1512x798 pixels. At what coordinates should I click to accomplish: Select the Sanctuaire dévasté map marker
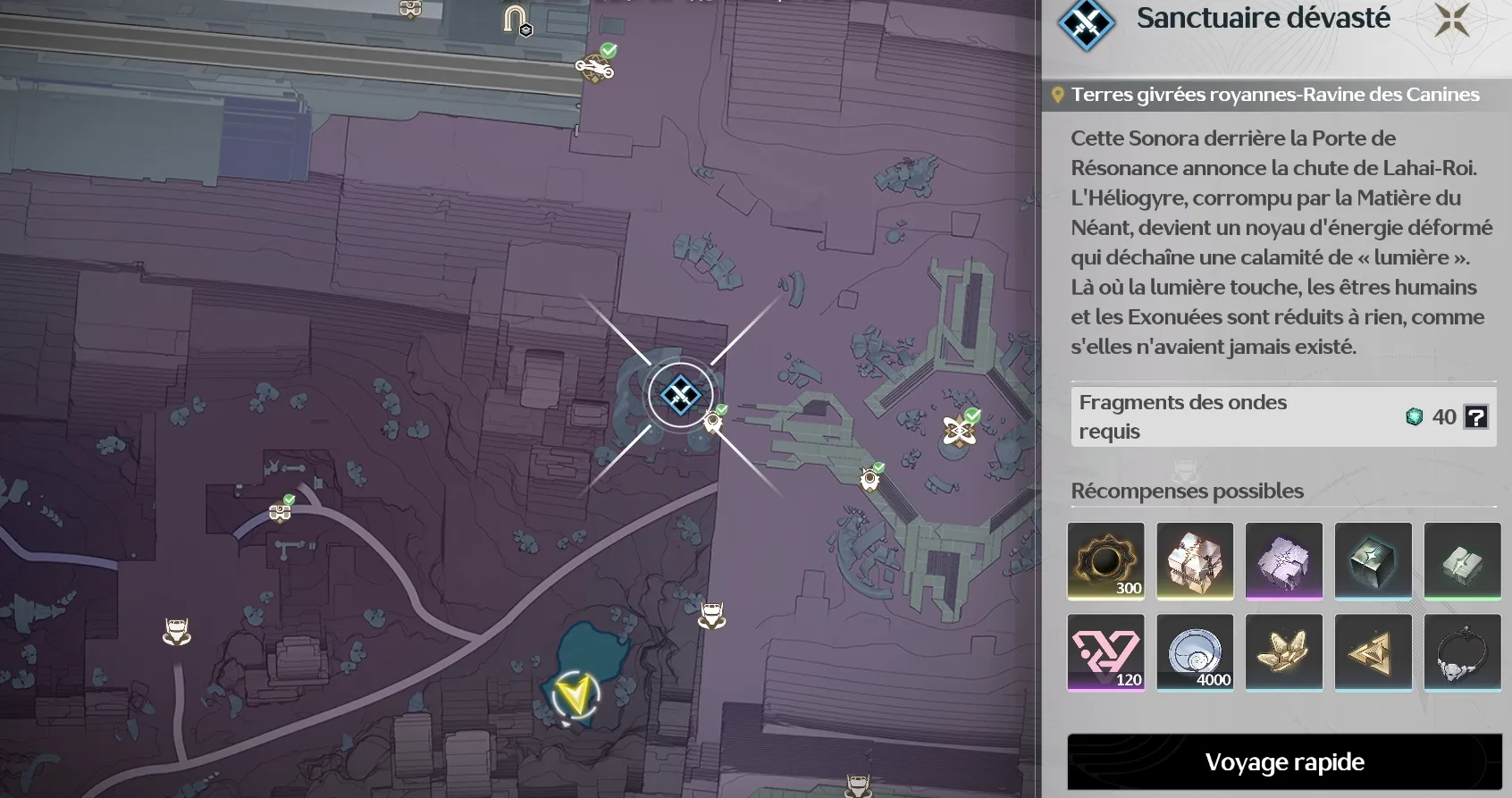pyautogui.click(x=680, y=394)
